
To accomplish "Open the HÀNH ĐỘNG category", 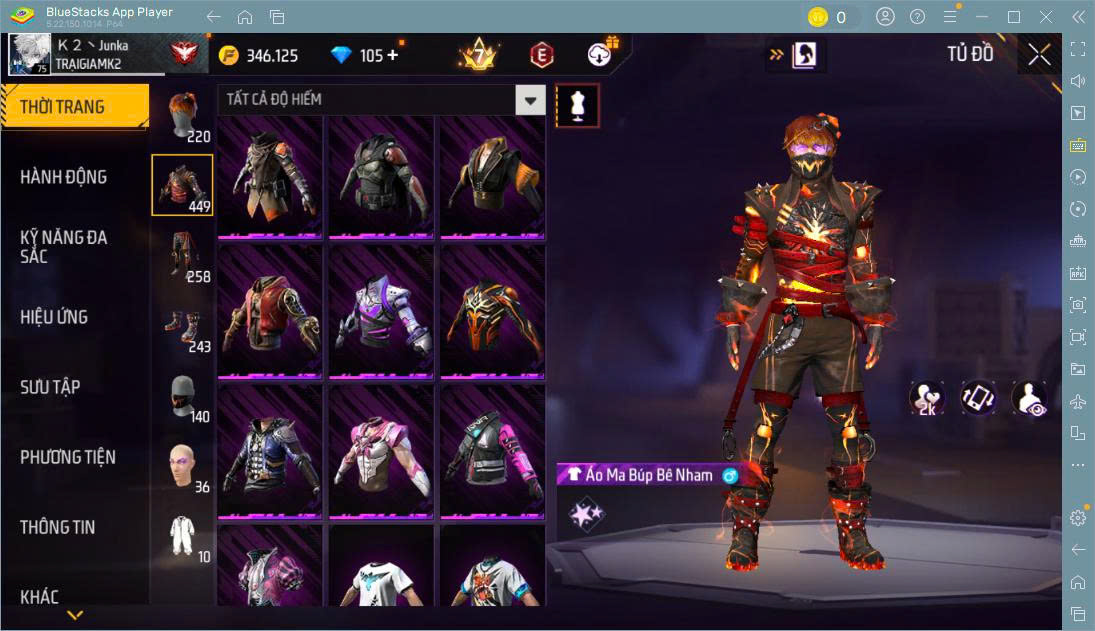I will click(x=64, y=177).
